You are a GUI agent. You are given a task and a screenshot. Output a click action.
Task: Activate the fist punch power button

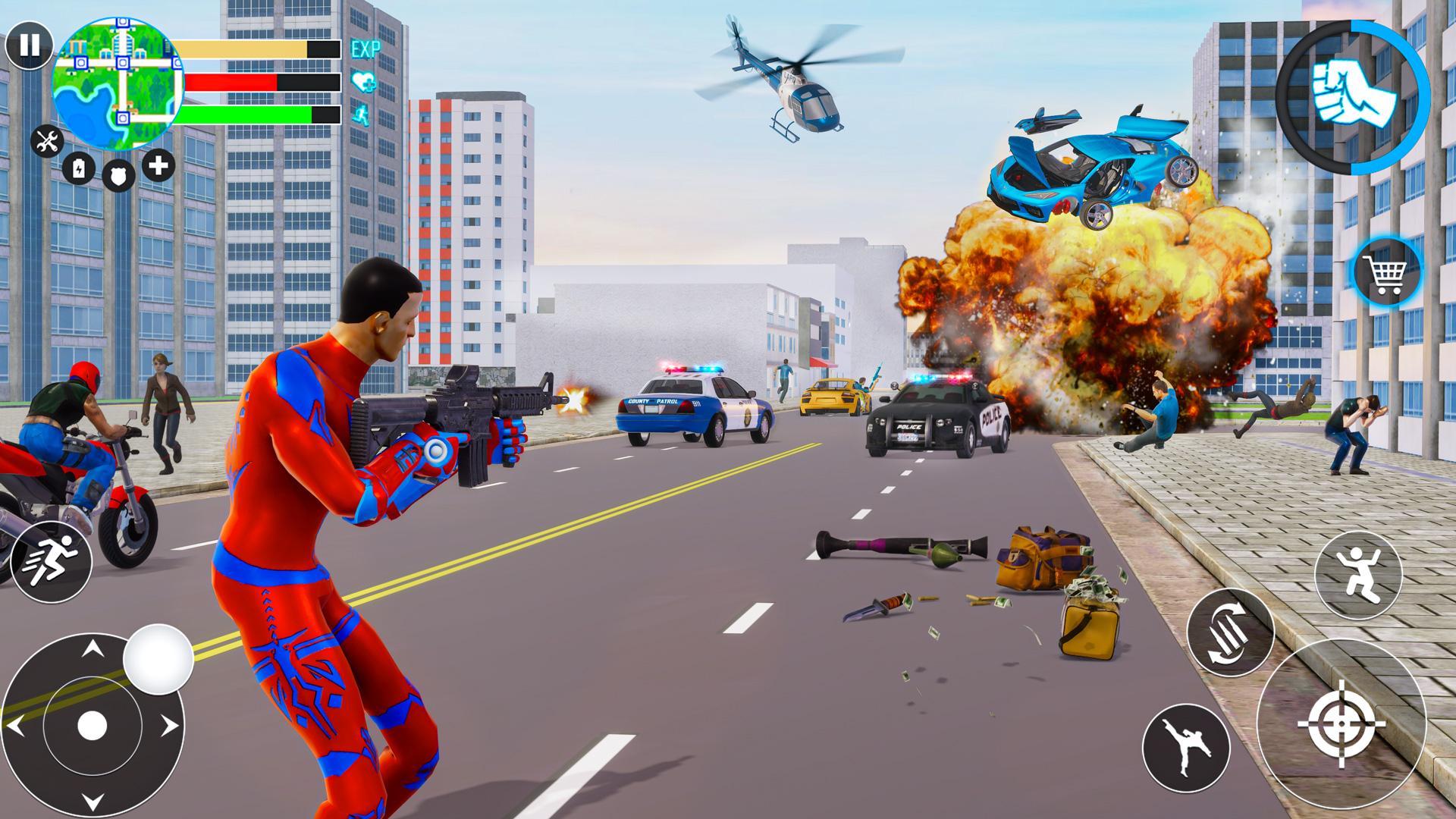1354,95
